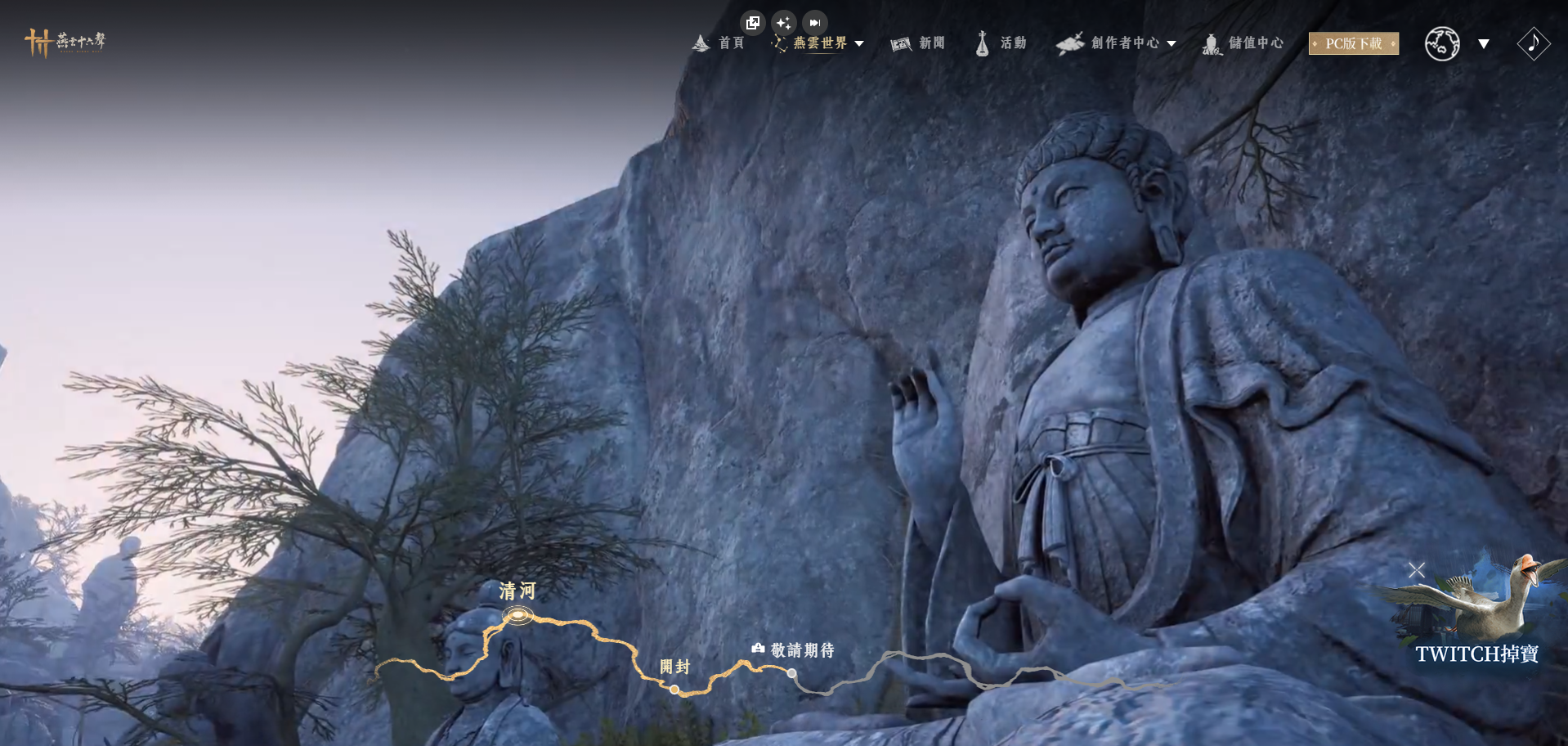The width and height of the screenshot is (1568, 746).
Task: Select the locked 敬請期待 route point
Action: click(x=791, y=673)
